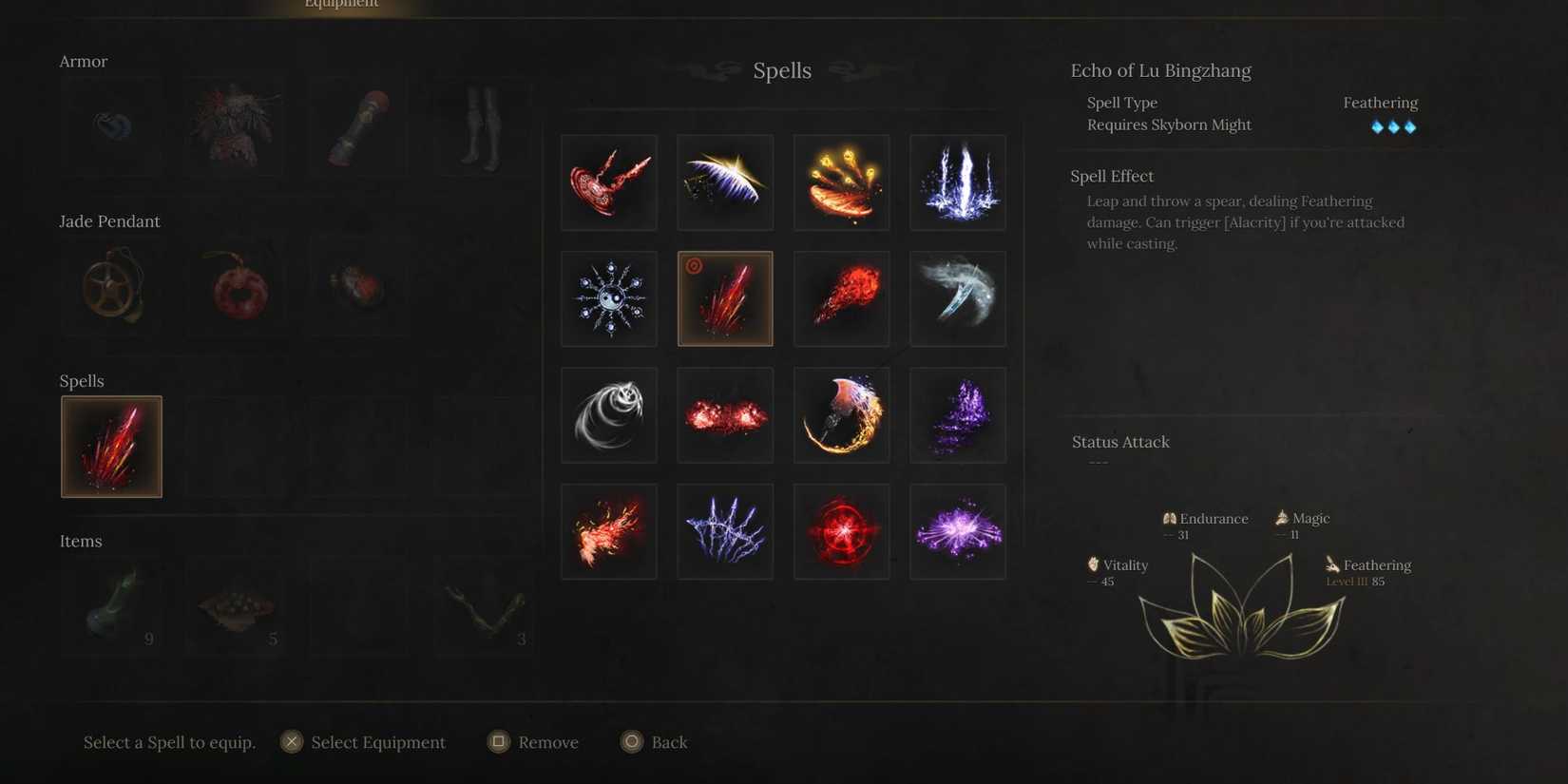Choose the purple flame spell
The width and height of the screenshot is (1568, 784).
pyautogui.click(x=958, y=415)
